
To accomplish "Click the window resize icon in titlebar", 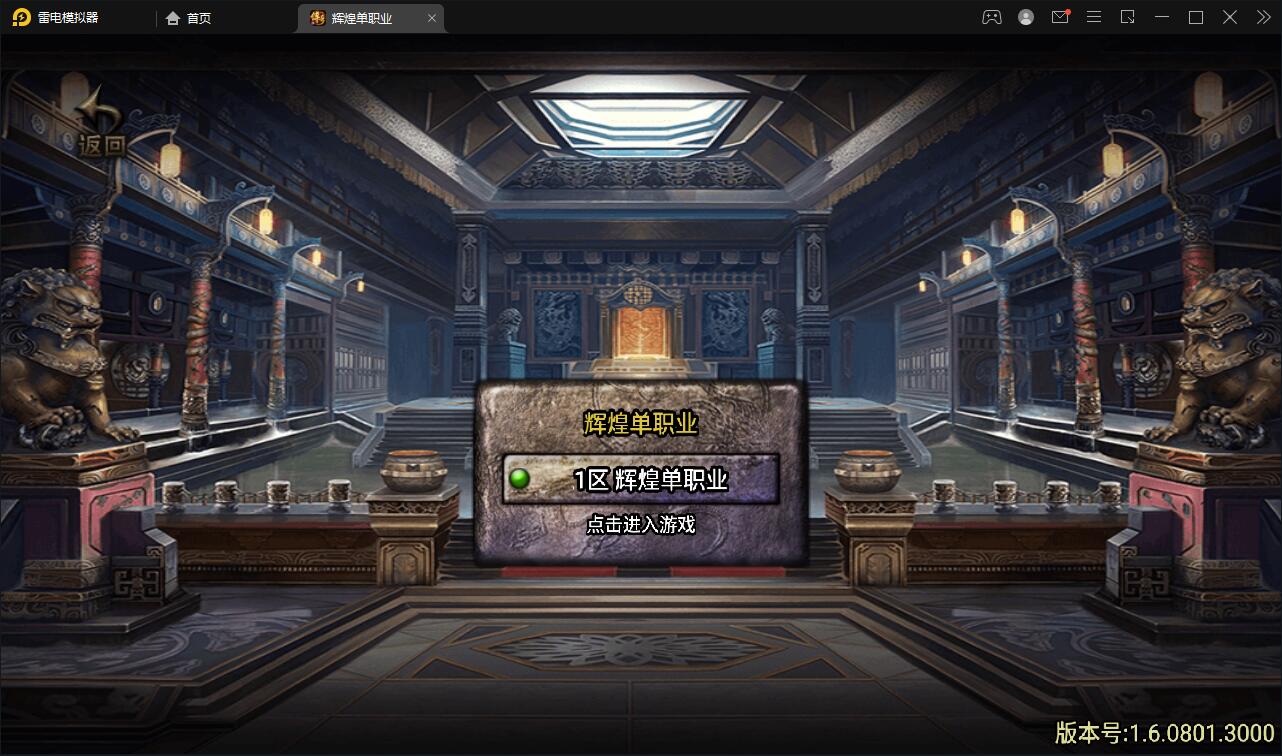I will [x=1128, y=17].
